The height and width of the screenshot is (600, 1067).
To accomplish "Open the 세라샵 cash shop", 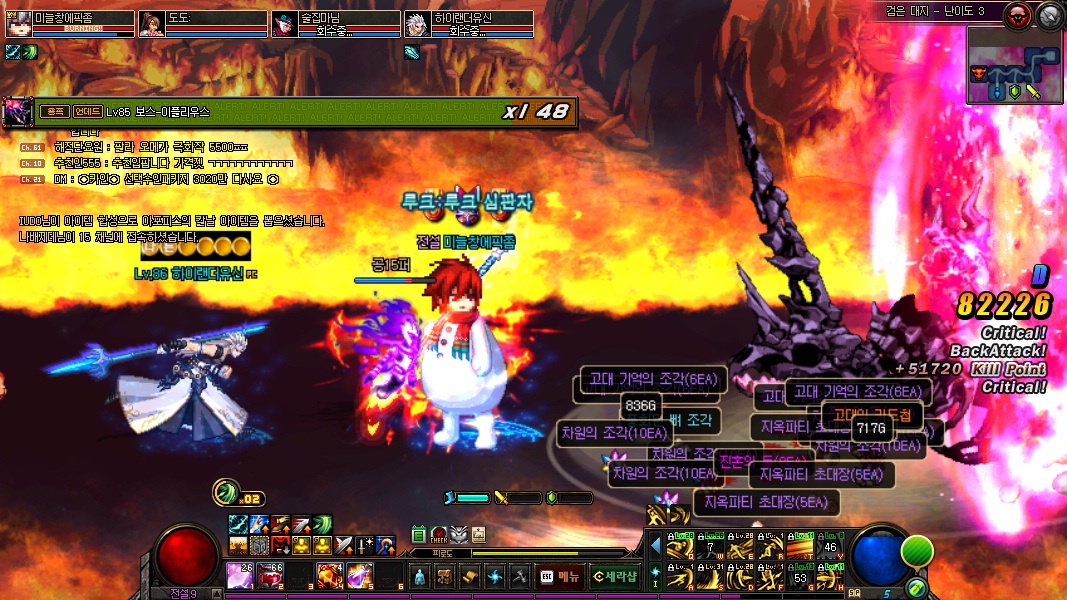I will pos(614,576).
